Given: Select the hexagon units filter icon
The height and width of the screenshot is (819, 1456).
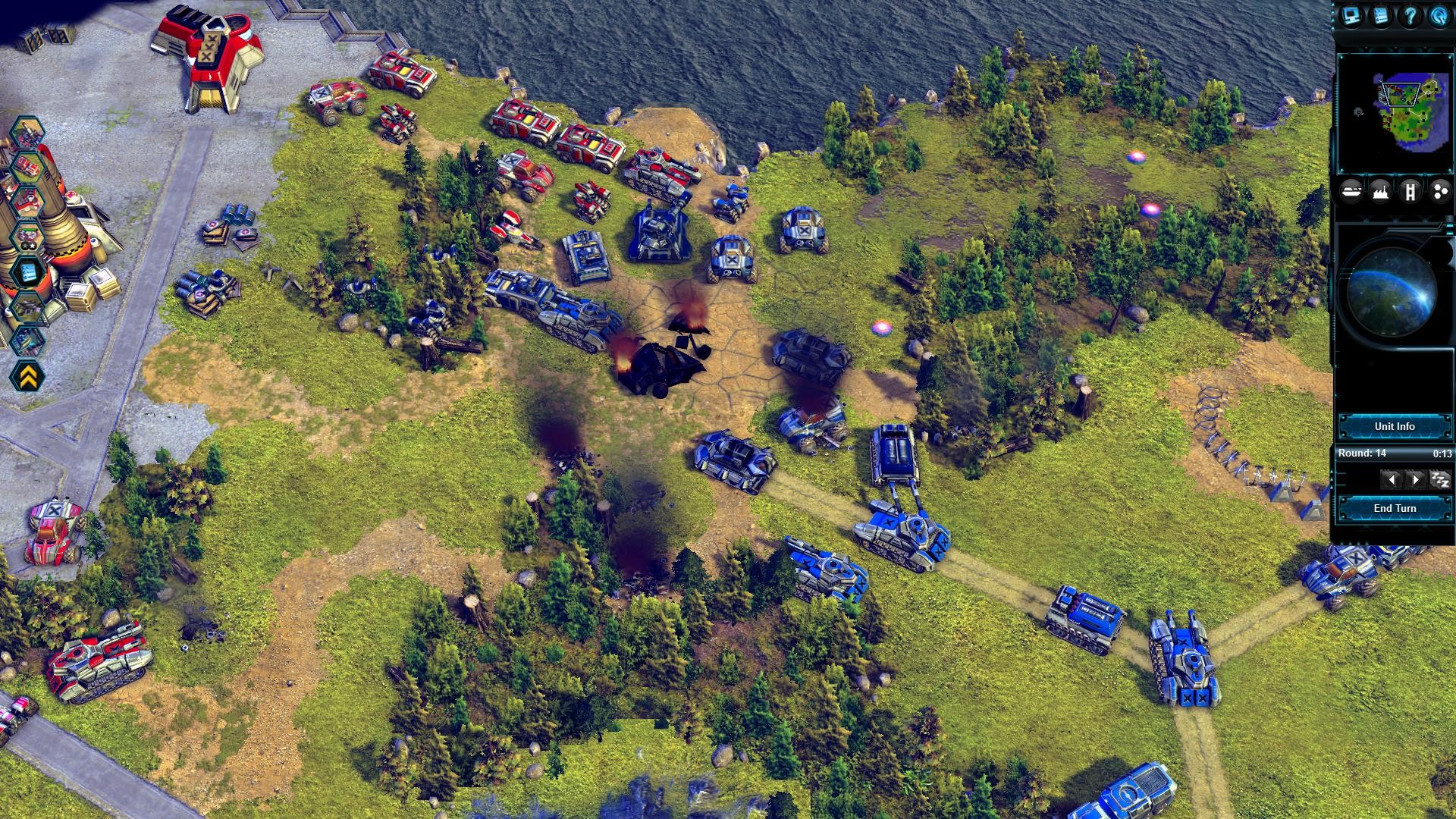Looking at the screenshot, I should click(x=1440, y=191).
